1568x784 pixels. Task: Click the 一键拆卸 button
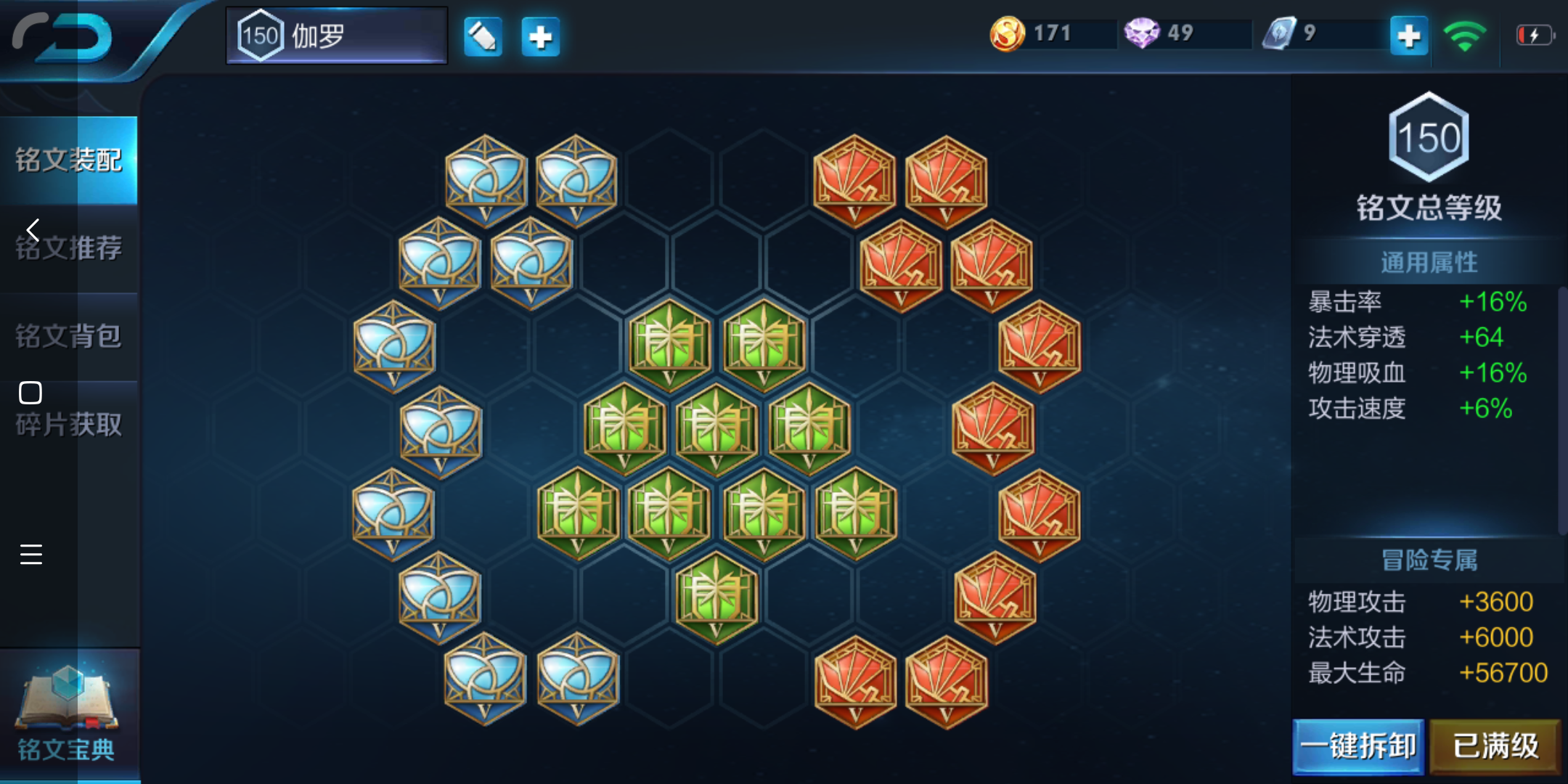coord(1357,746)
